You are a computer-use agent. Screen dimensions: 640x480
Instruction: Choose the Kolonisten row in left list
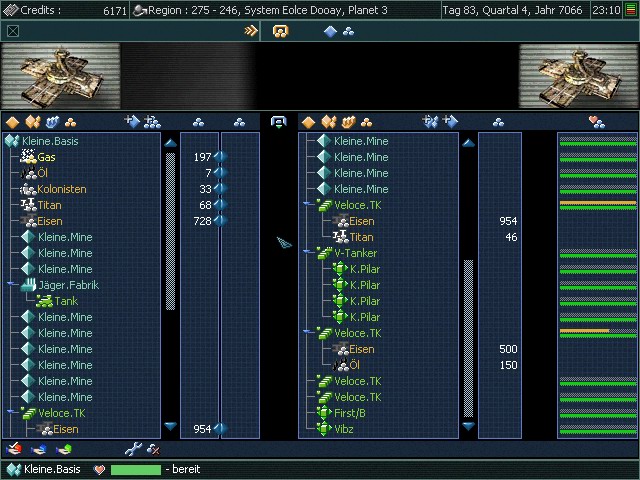coord(61,189)
